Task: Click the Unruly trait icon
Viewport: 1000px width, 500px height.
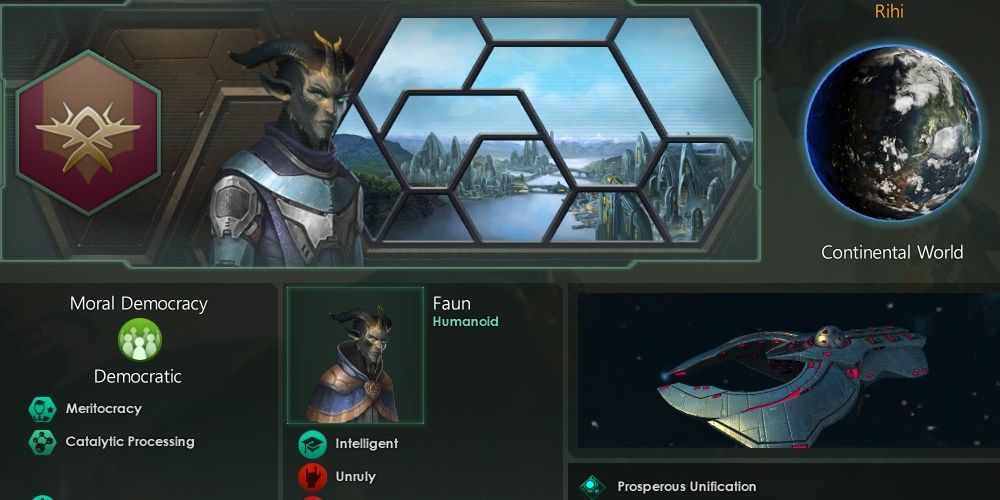Action: (313, 477)
